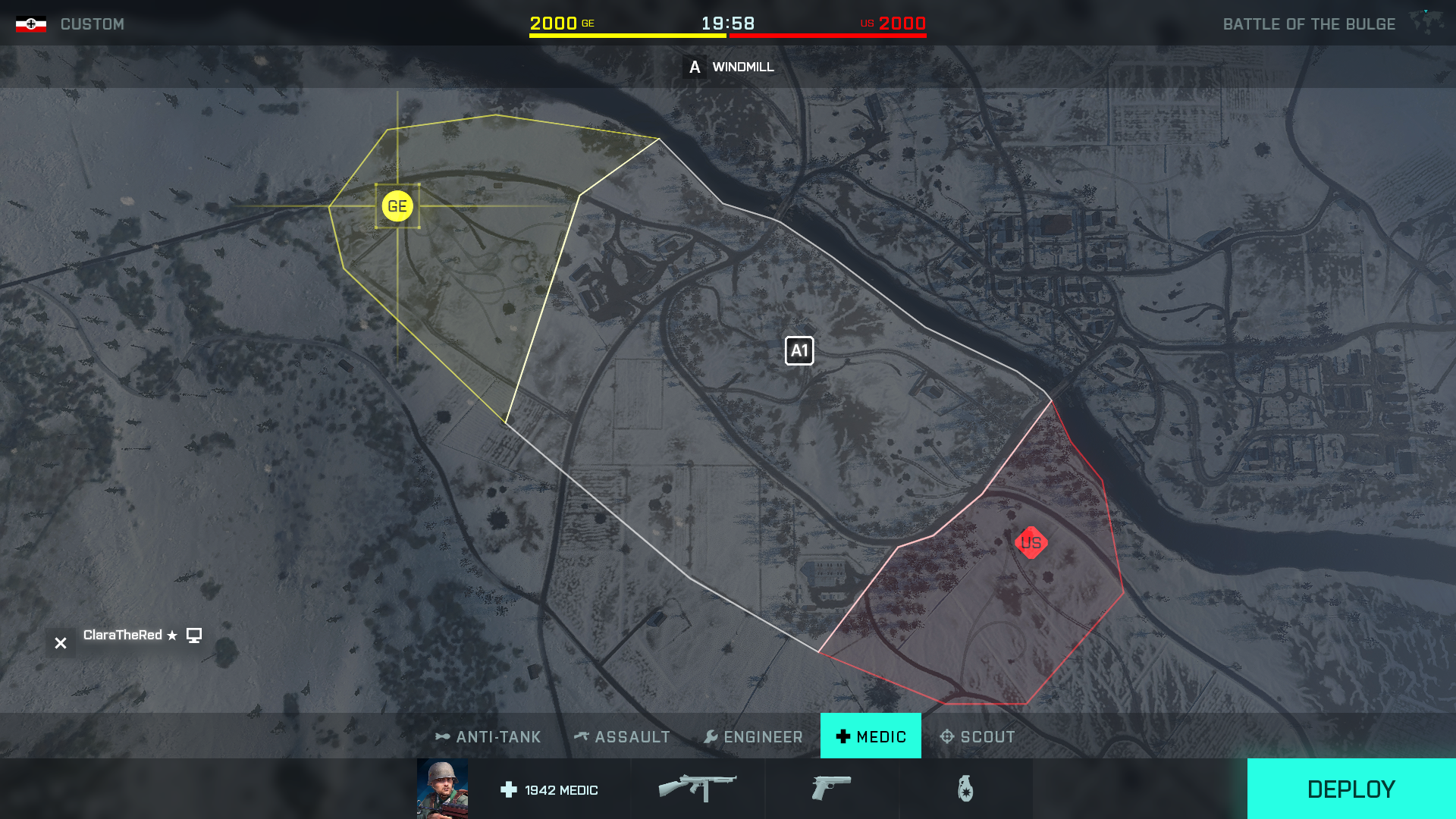Select the GE spawn point

point(397,205)
